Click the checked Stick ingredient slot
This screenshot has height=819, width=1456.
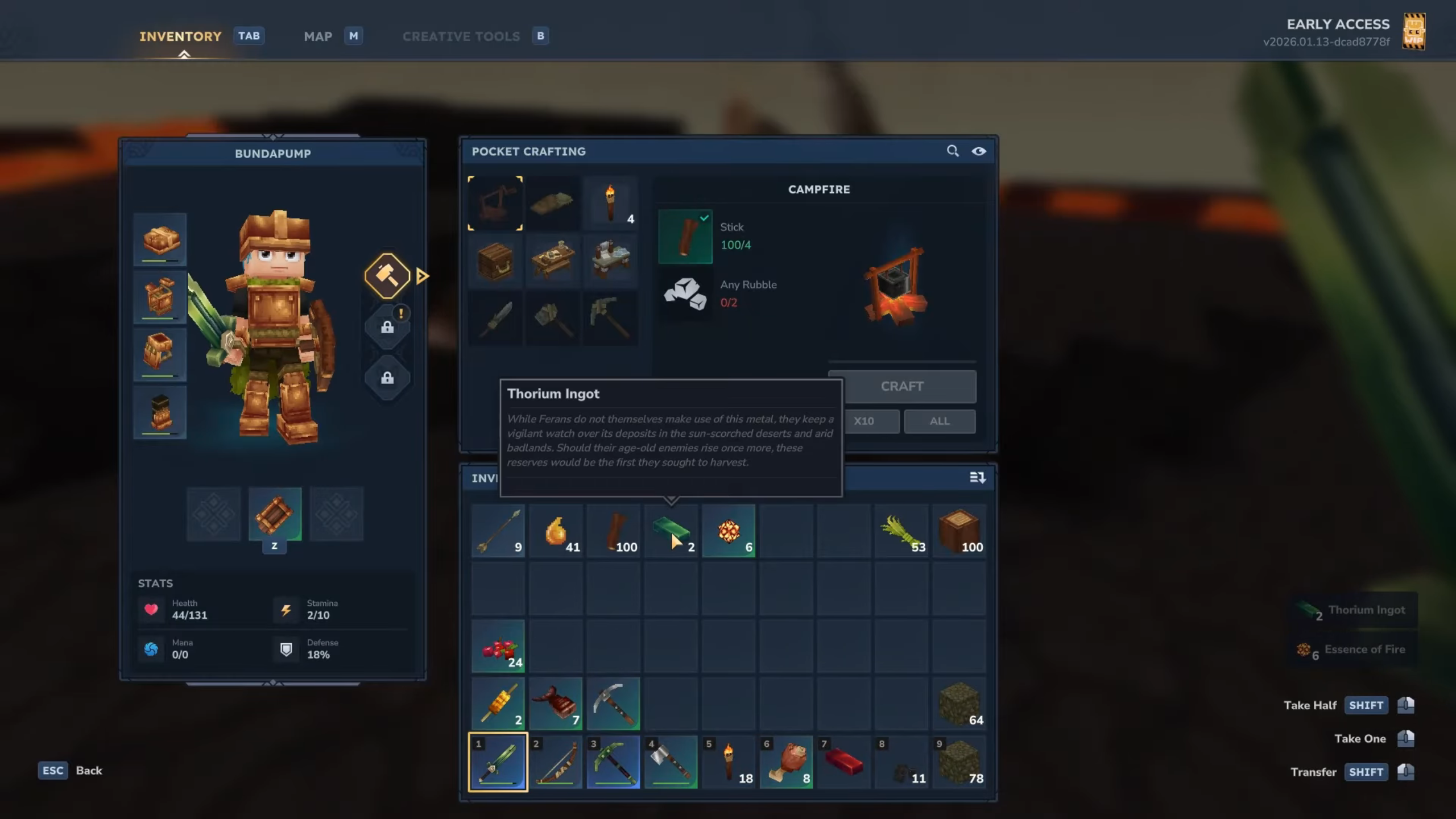pyautogui.click(x=685, y=237)
